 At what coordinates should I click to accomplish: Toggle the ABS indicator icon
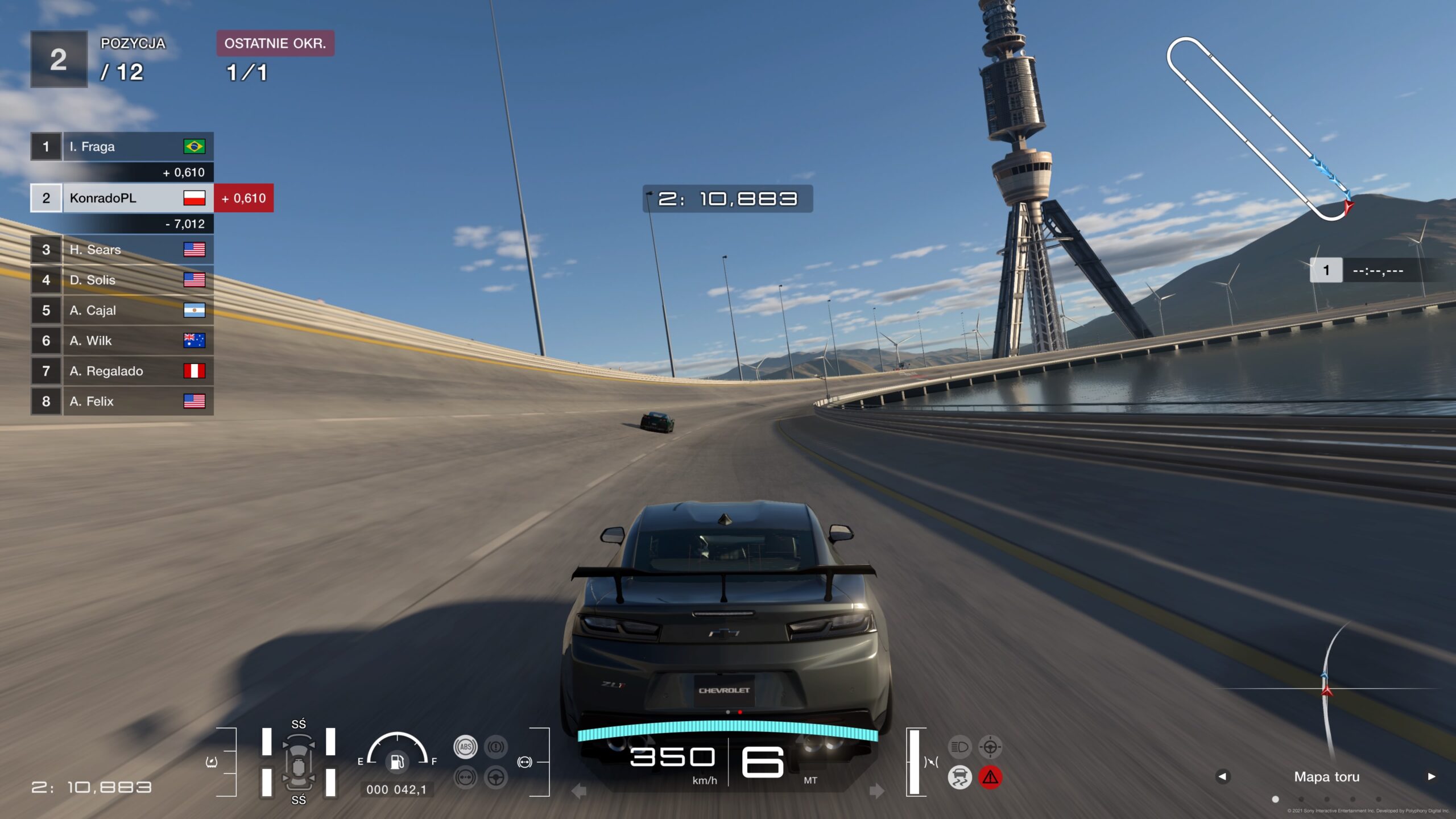[x=465, y=747]
